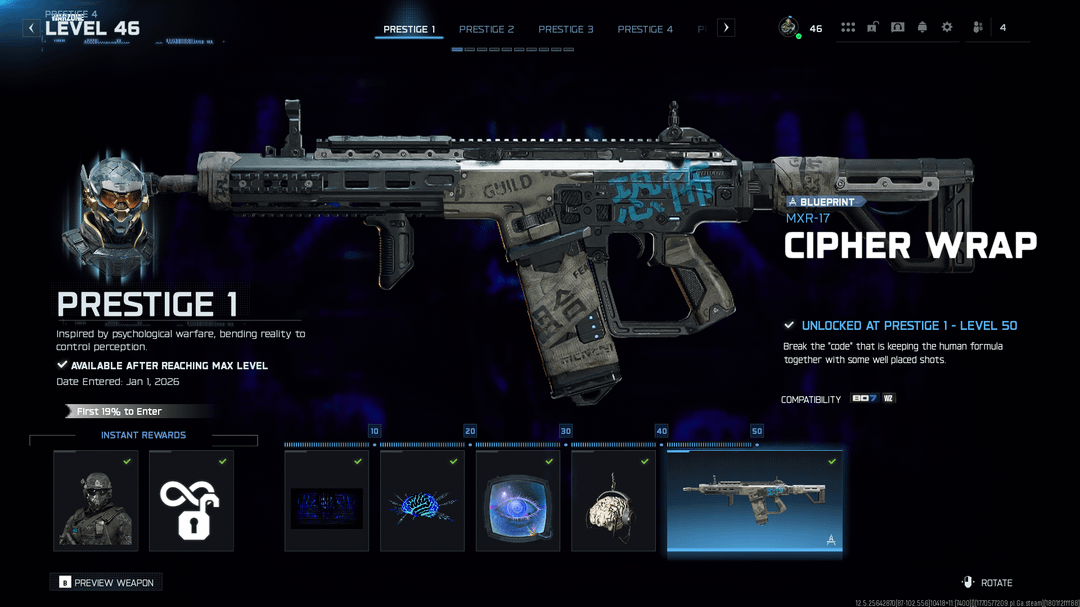The image size is (1080, 607).
Task: Switch to the Prestige 2 tab
Action: tap(486, 29)
